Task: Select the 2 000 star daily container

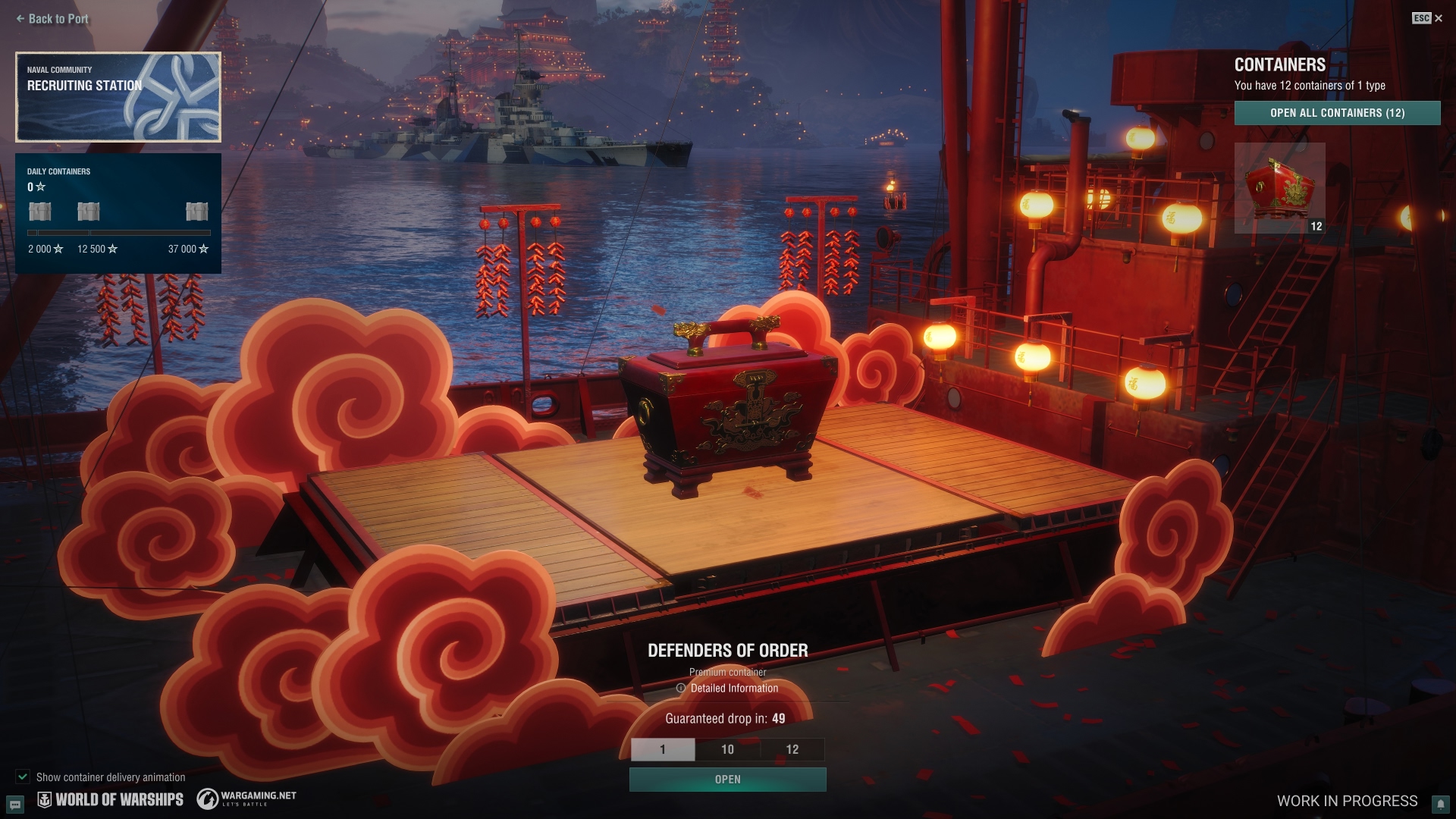Action: [x=40, y=212]
